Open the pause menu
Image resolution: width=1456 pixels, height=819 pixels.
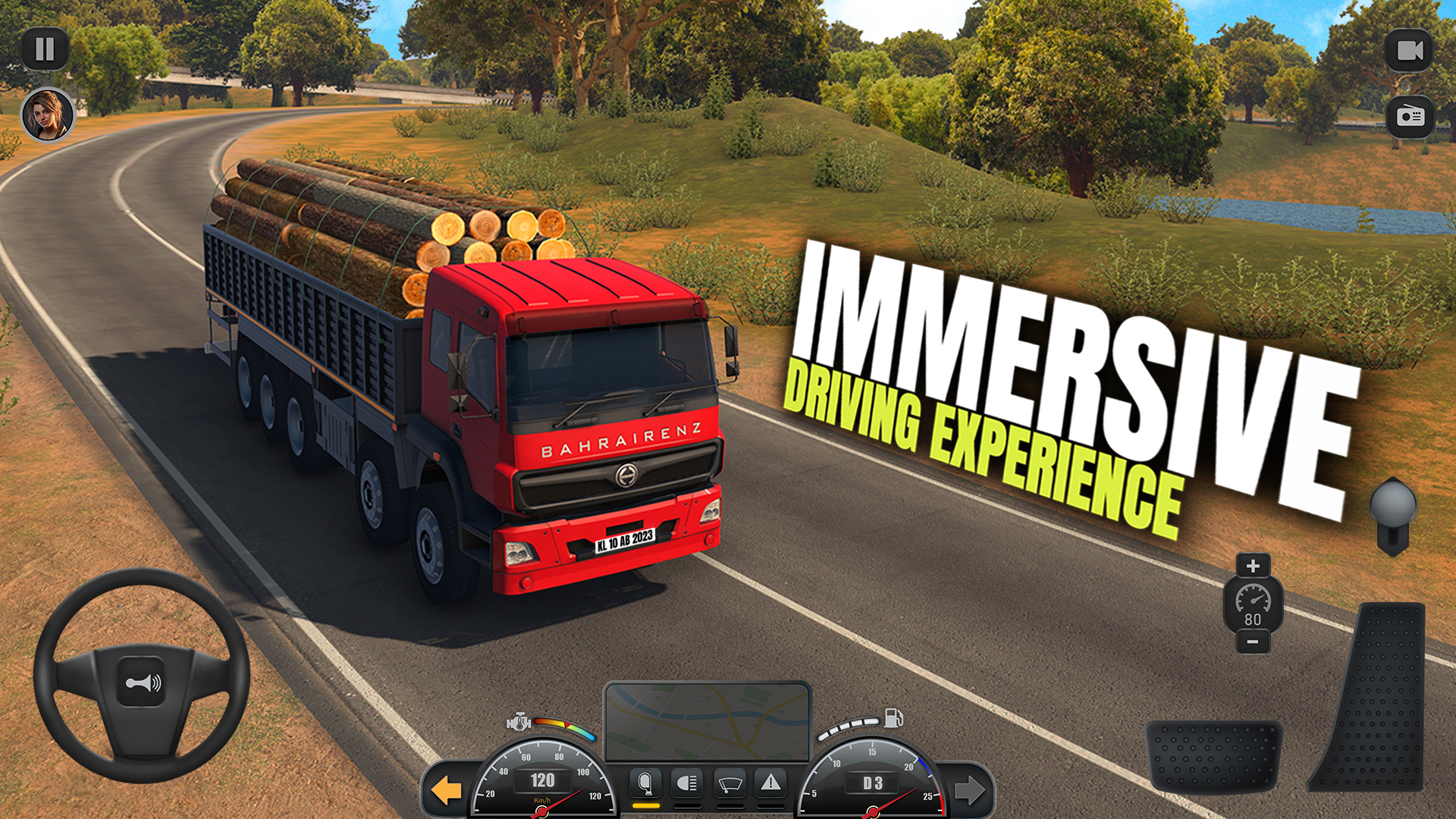45,49
